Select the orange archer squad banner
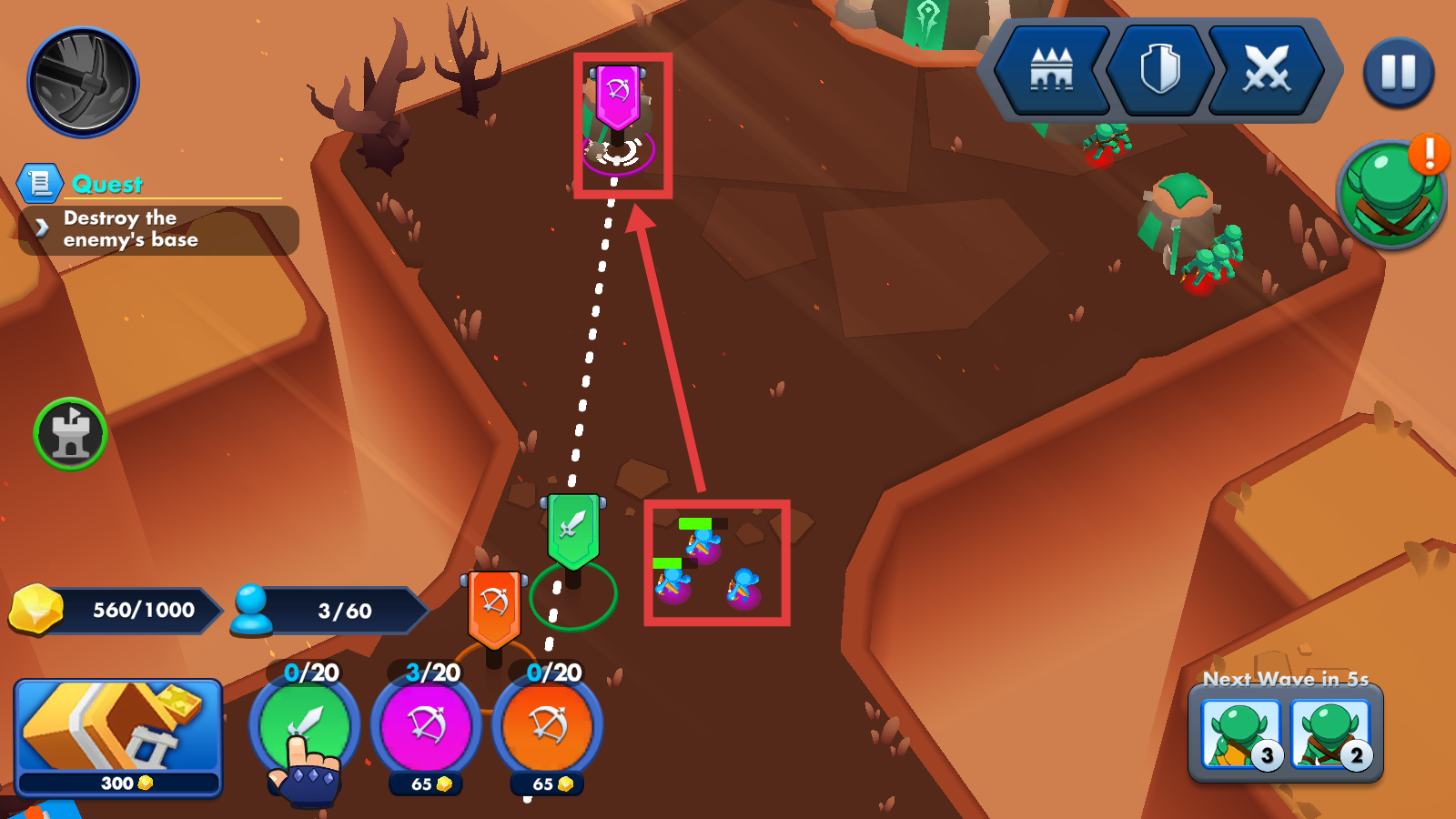The height and width of the screenshot is (819, 1456). 494,607
